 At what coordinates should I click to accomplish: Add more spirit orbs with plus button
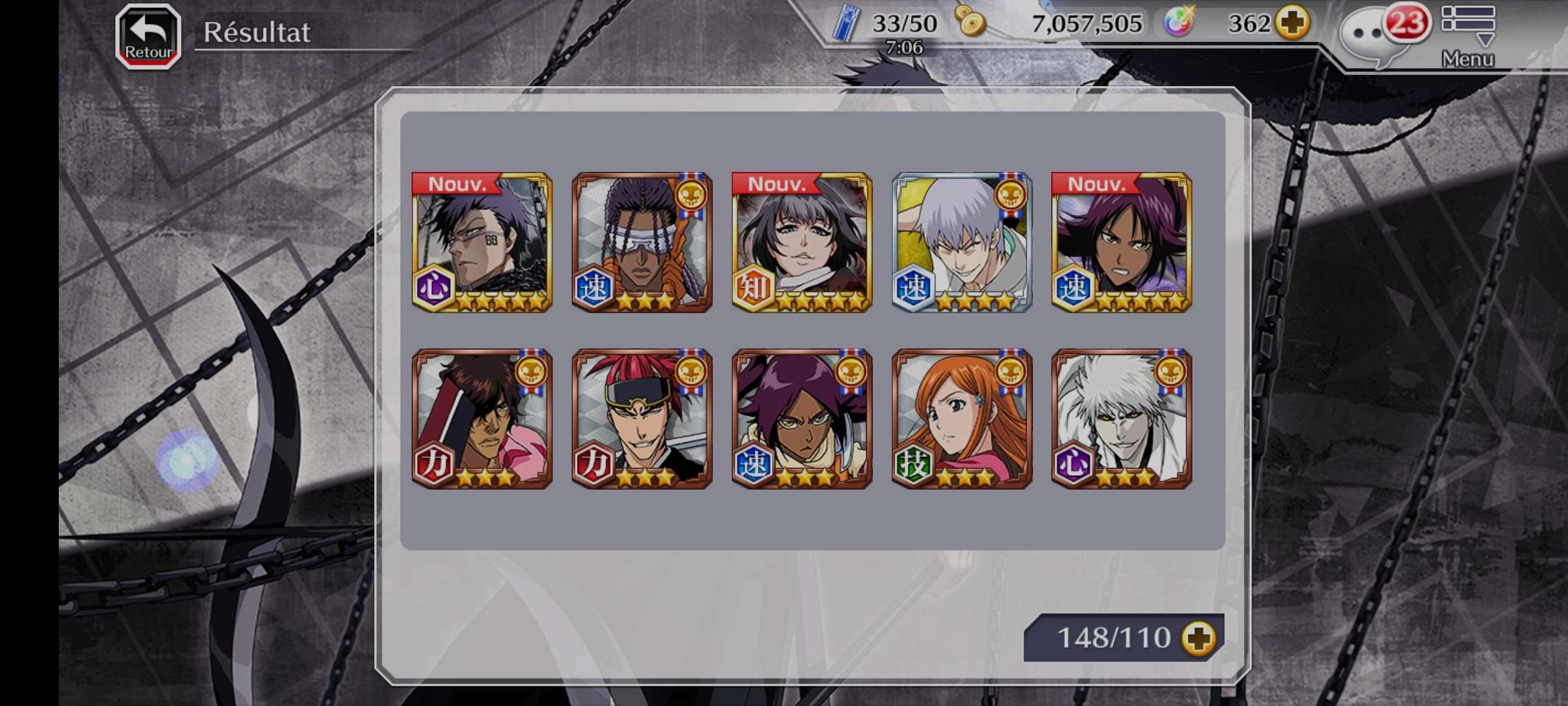[x=1294, y=24]
